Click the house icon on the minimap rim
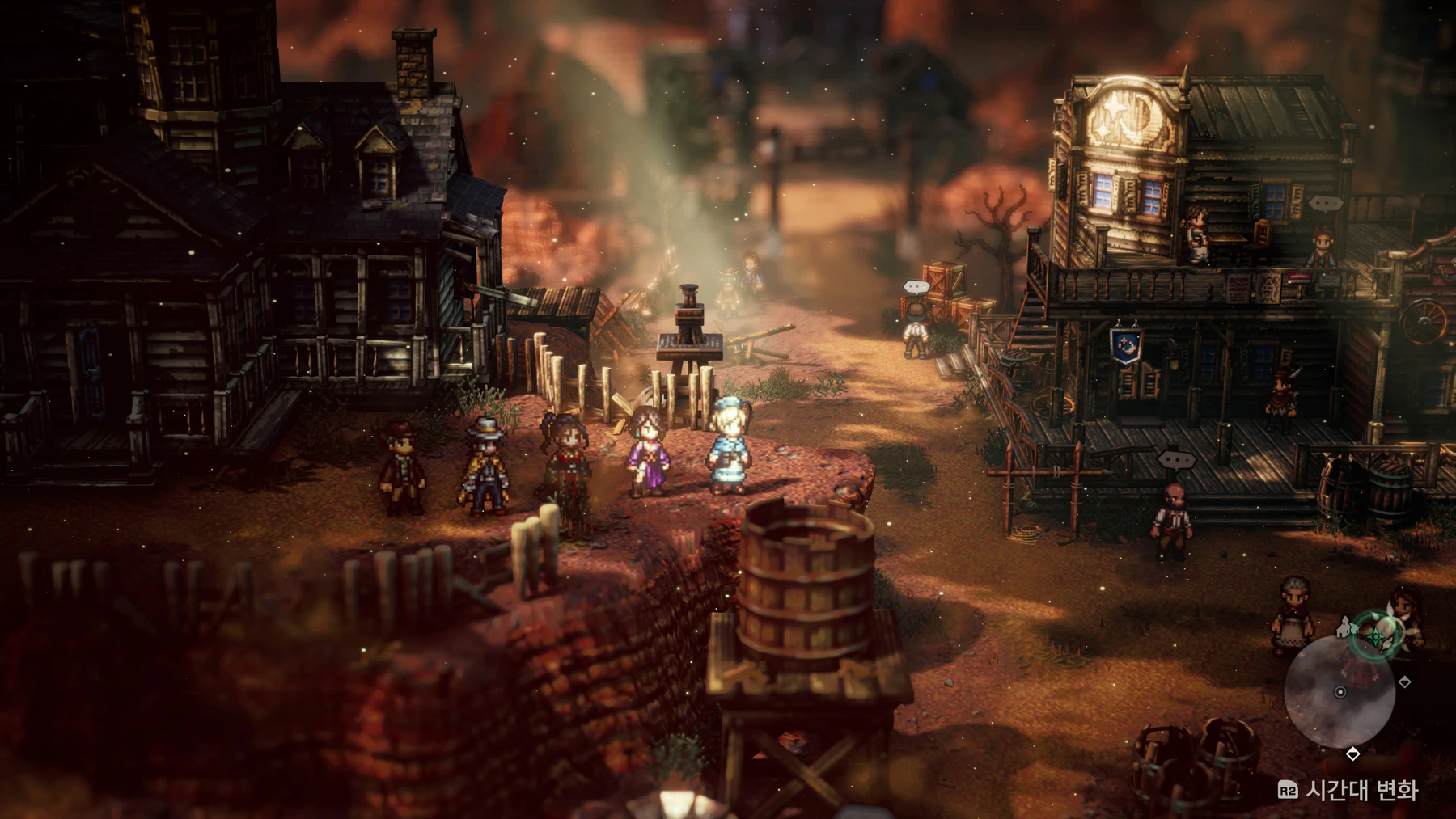 (x=1345, y=627)
